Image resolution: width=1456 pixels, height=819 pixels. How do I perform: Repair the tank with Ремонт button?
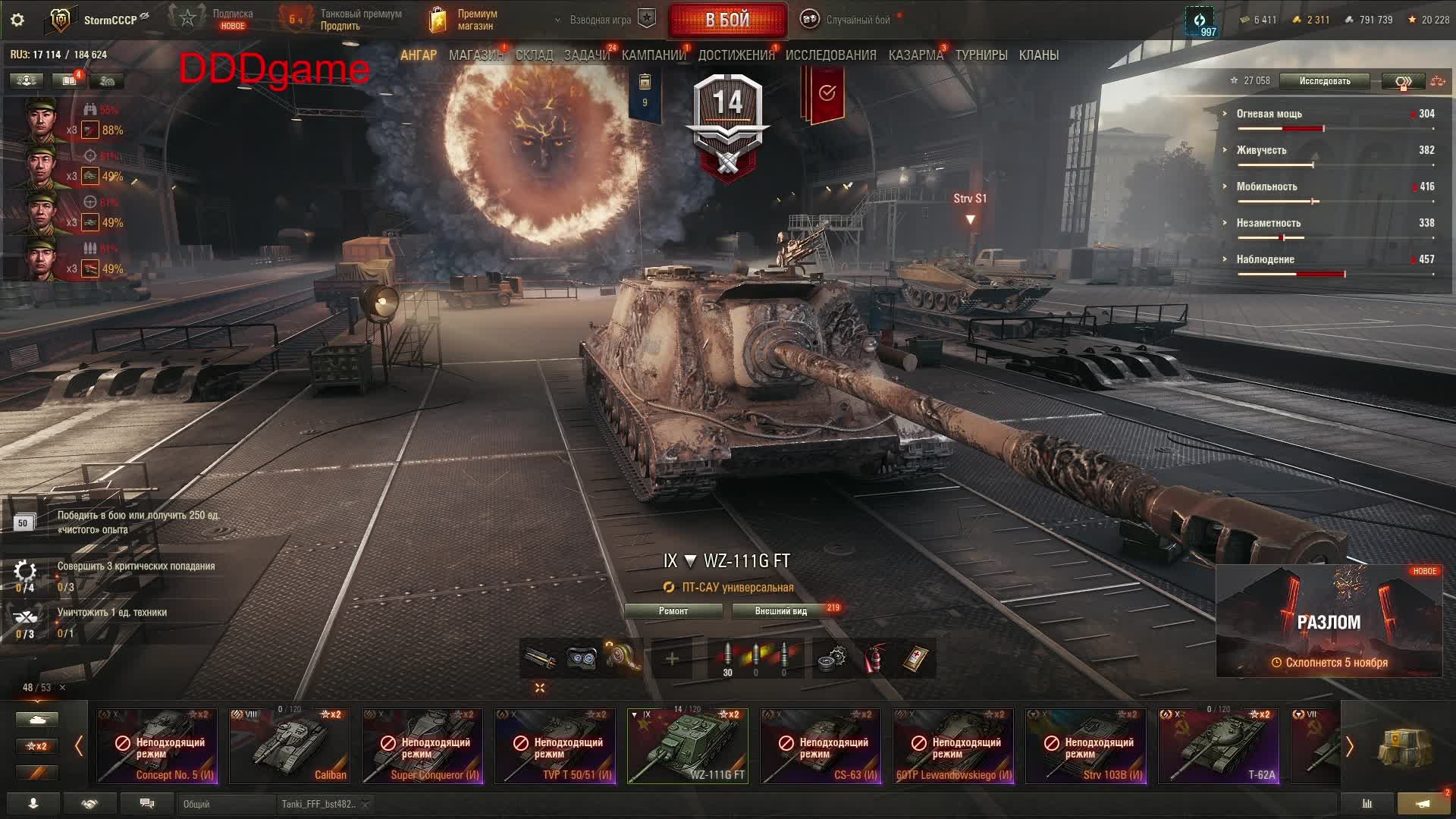point(673,611)
